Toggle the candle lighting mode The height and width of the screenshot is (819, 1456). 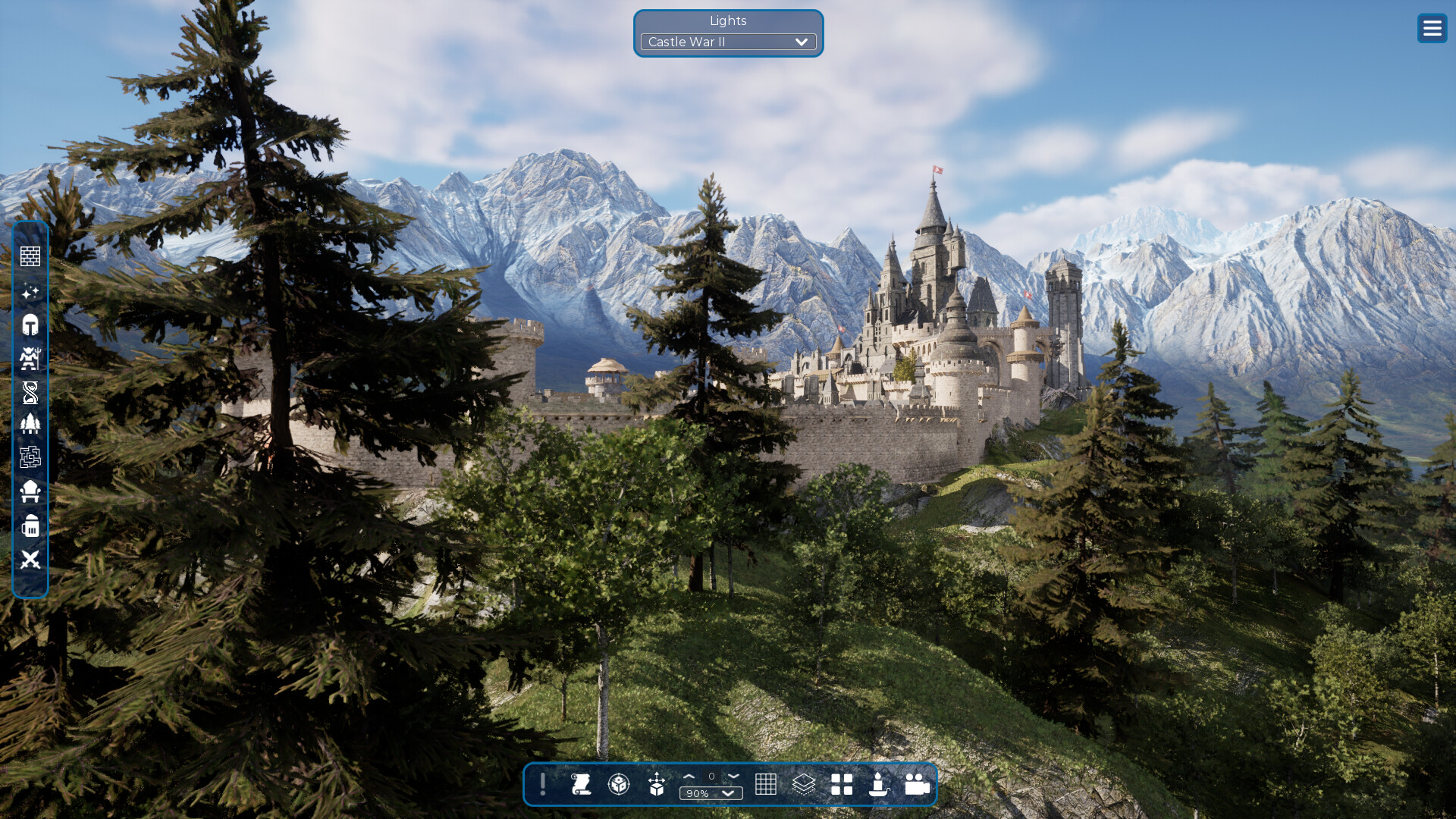pyautogui.click(x=879, y=786)
